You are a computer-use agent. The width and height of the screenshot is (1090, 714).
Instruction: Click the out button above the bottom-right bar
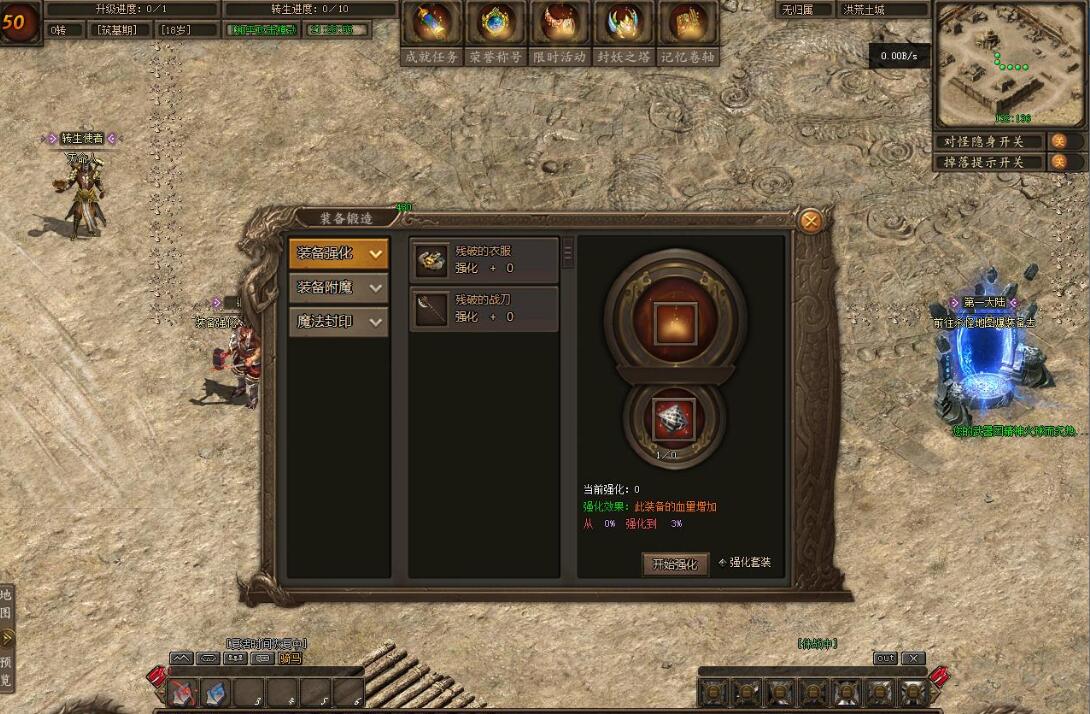click(885, 658)
